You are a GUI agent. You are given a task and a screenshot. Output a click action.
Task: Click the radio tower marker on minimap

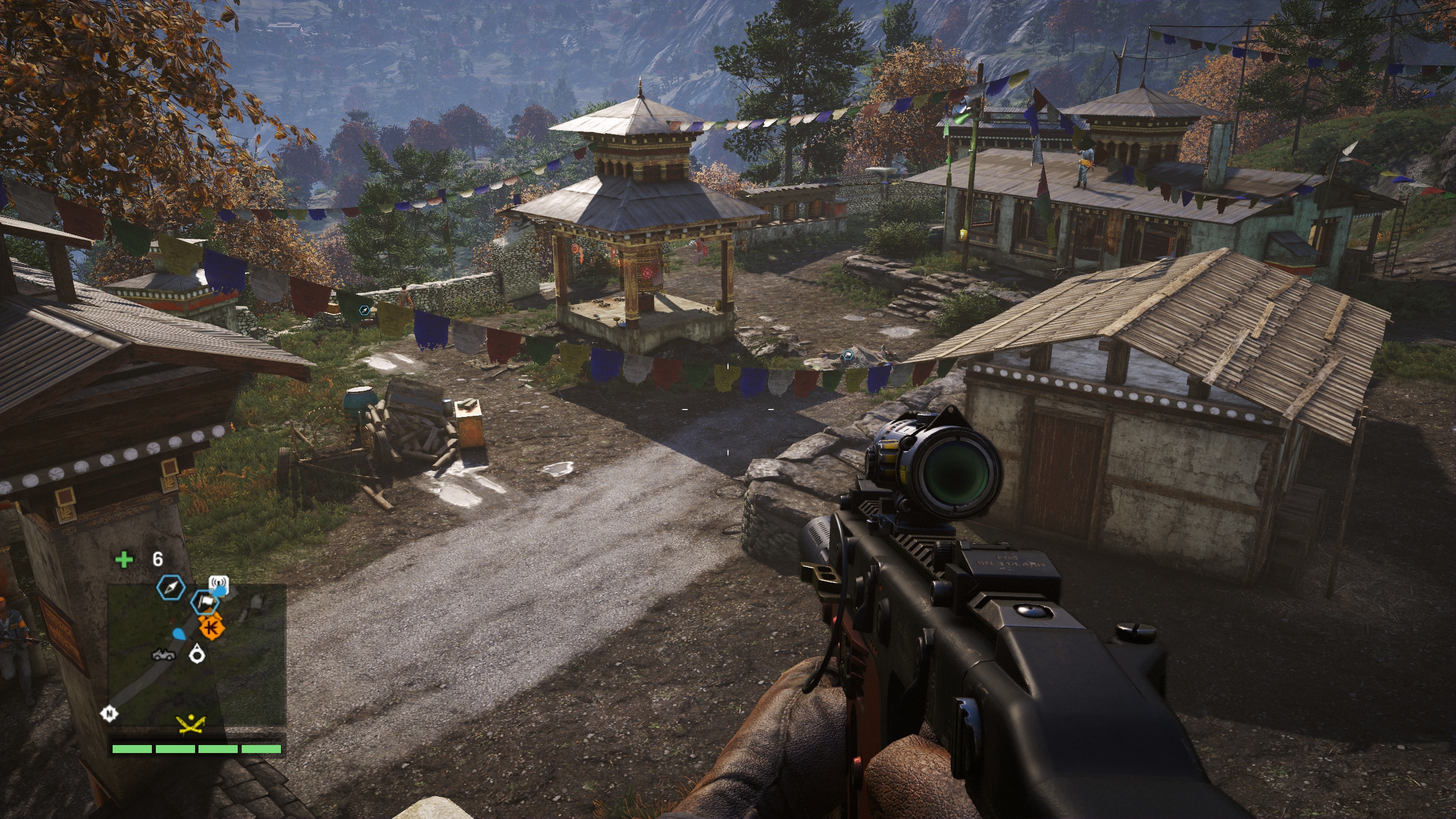pyautogui.click(x=218, y=584)
